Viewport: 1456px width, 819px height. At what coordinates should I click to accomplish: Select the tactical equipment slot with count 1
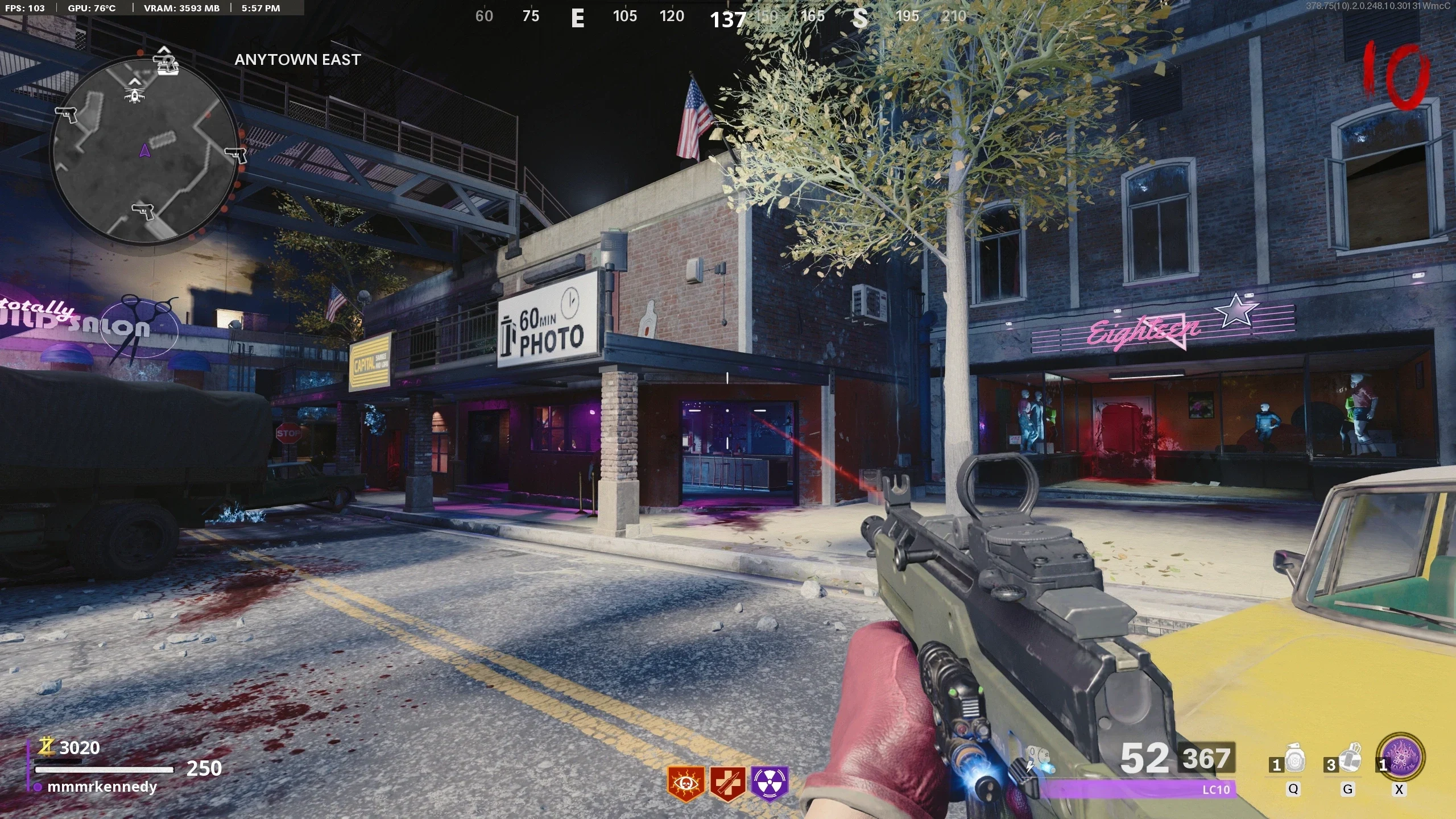[x=1294, y=760]
